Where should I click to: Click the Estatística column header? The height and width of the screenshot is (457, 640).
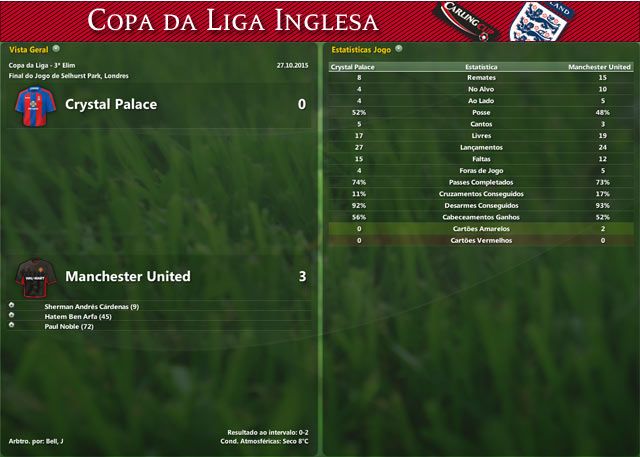[482, 67]
